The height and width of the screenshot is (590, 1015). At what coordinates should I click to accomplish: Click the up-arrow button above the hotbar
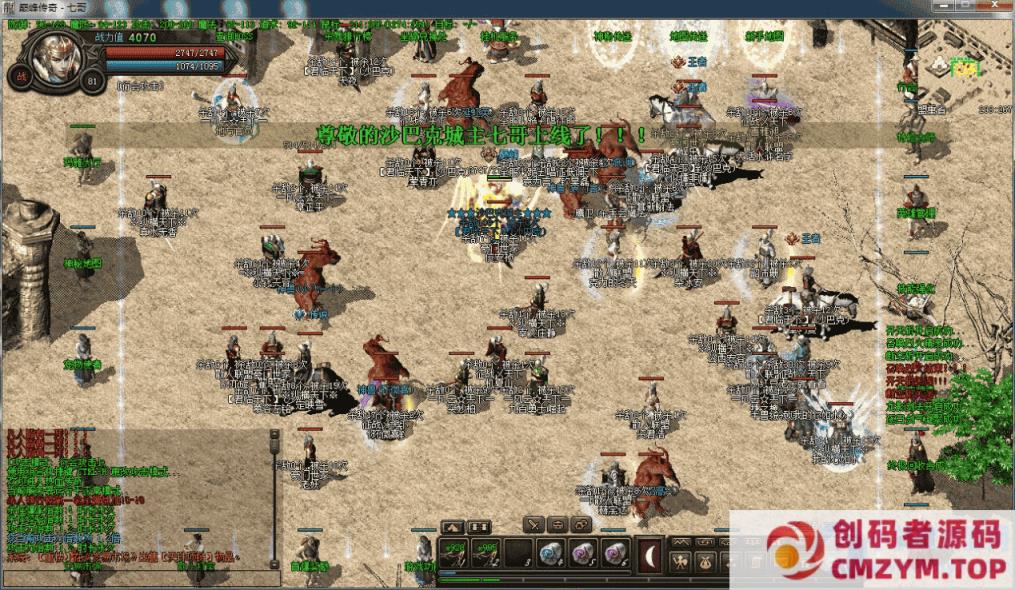click(x=452, y=526)
